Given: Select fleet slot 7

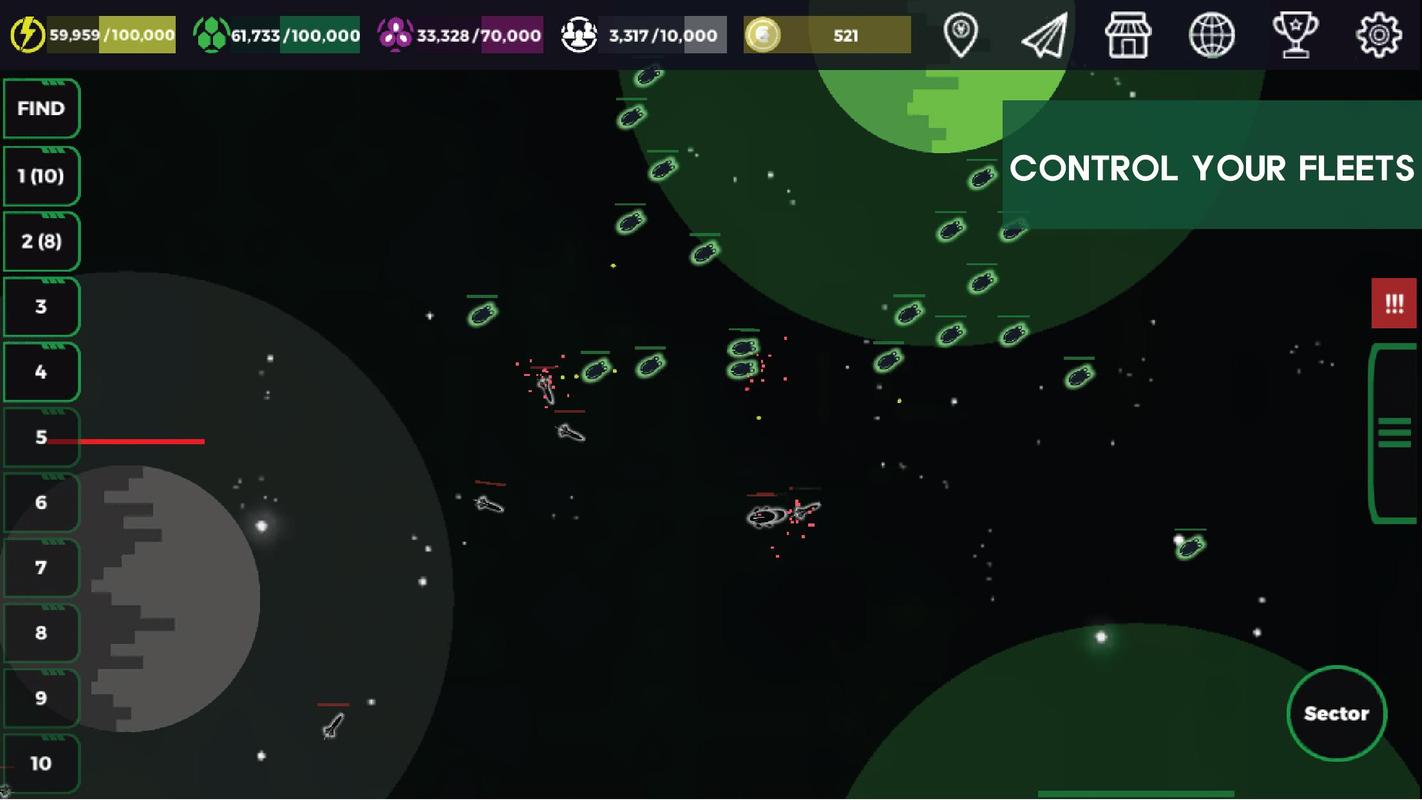Looking at the screenshot, I should (x=41, y=568).
